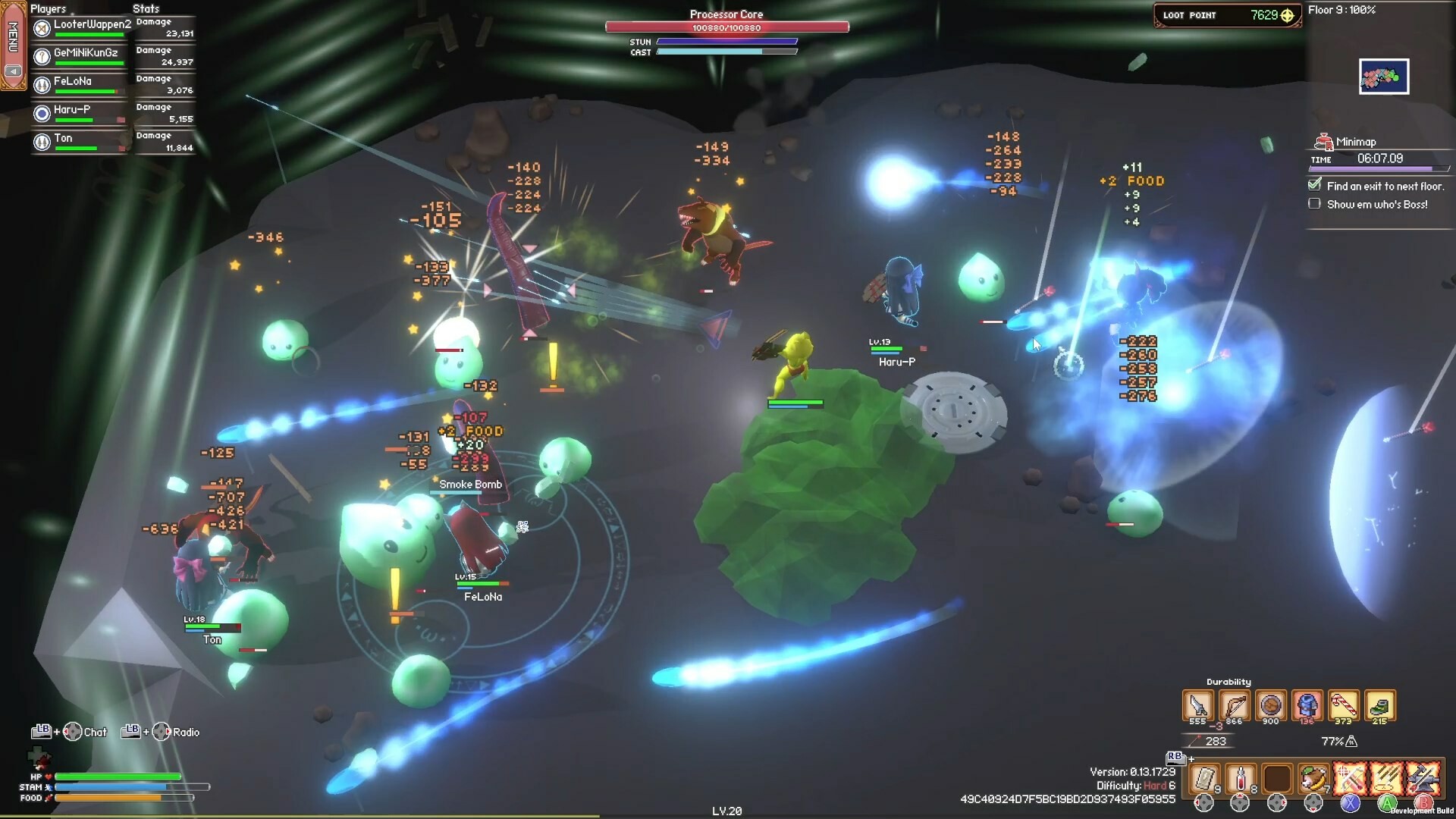The width and height of the screenshot is (1456, 819).
Task: Uncheck 'Find an exit to next floor'
Action: pyautogui.click(x=1314, y=185)
